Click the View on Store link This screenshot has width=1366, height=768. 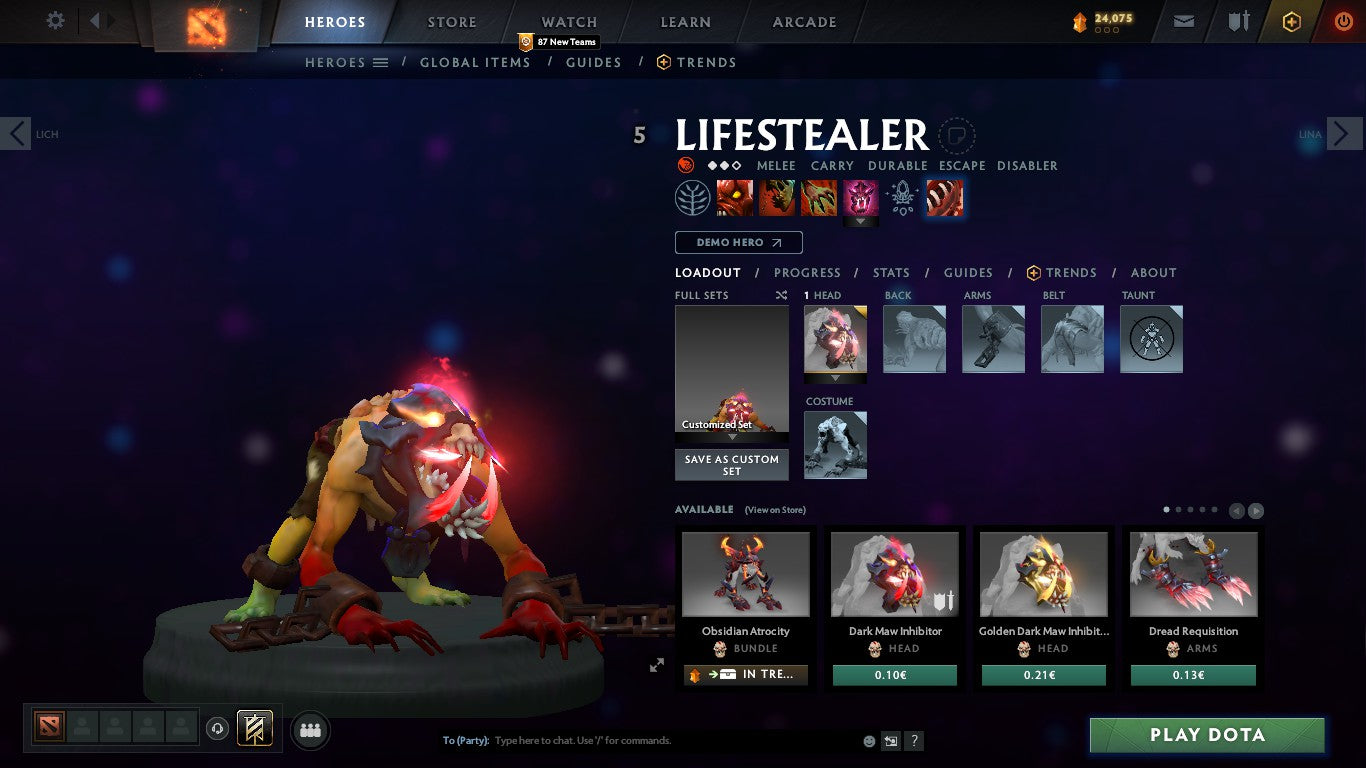point(775,509)
